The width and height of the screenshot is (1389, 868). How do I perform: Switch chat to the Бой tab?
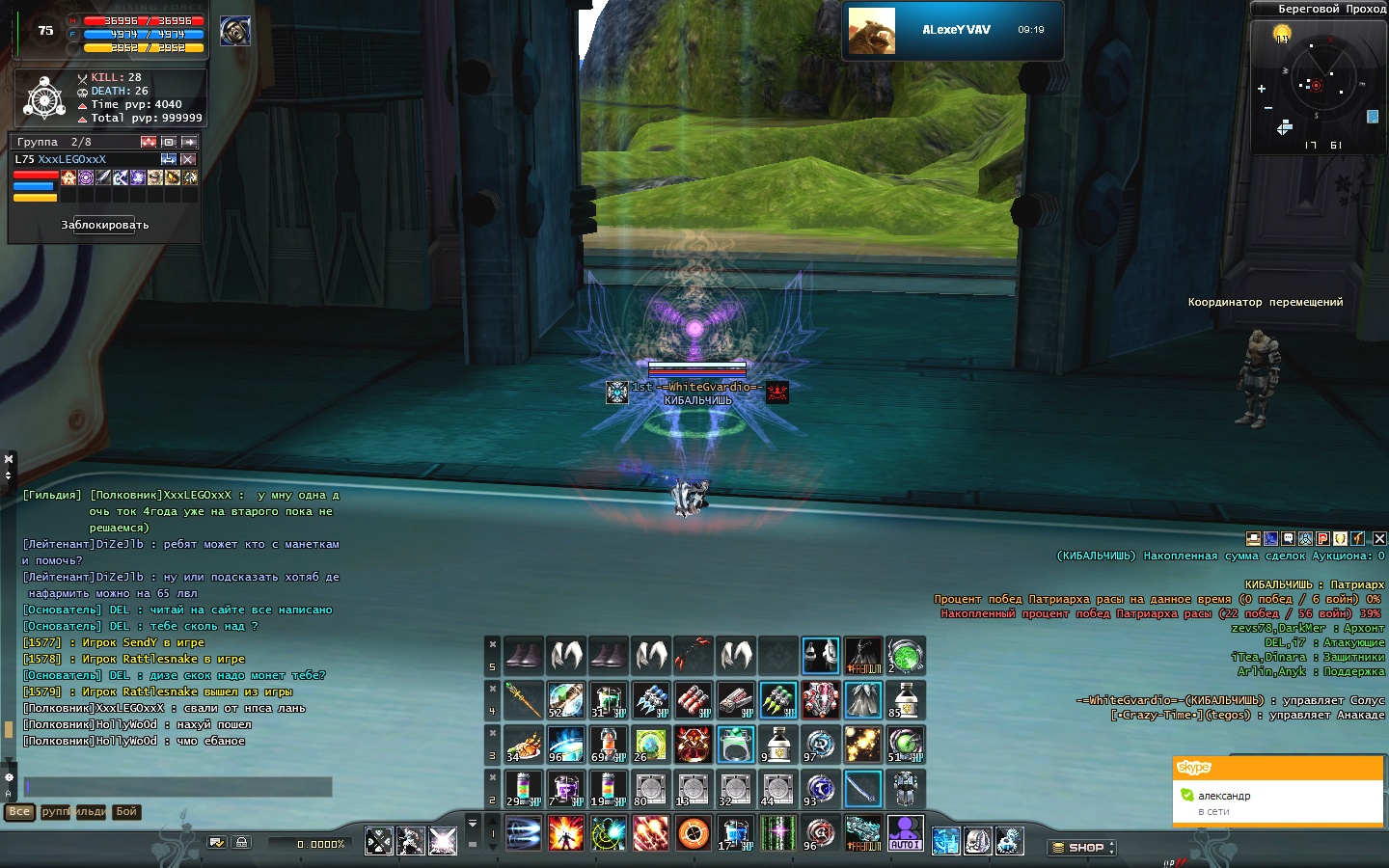[x=126, y=812]
